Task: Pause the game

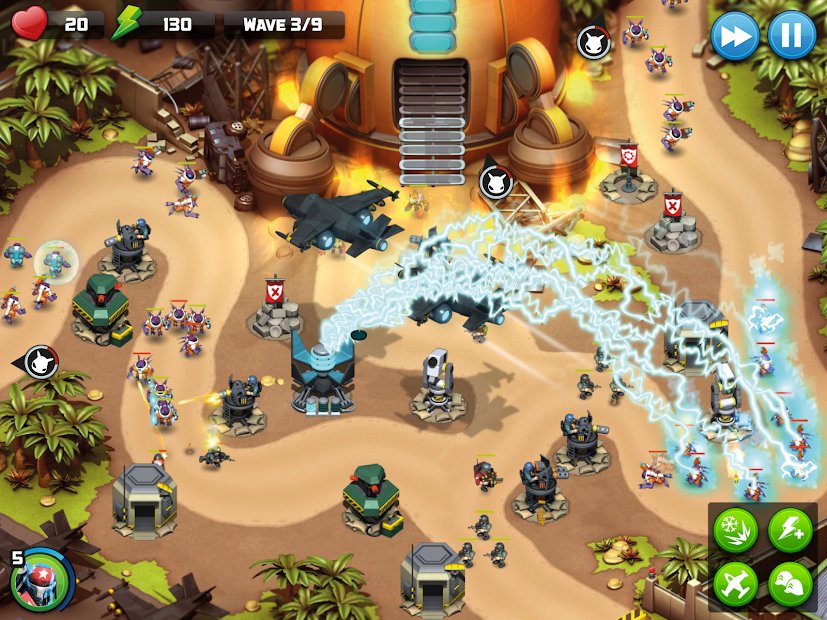Action: (x=791, y=36)
